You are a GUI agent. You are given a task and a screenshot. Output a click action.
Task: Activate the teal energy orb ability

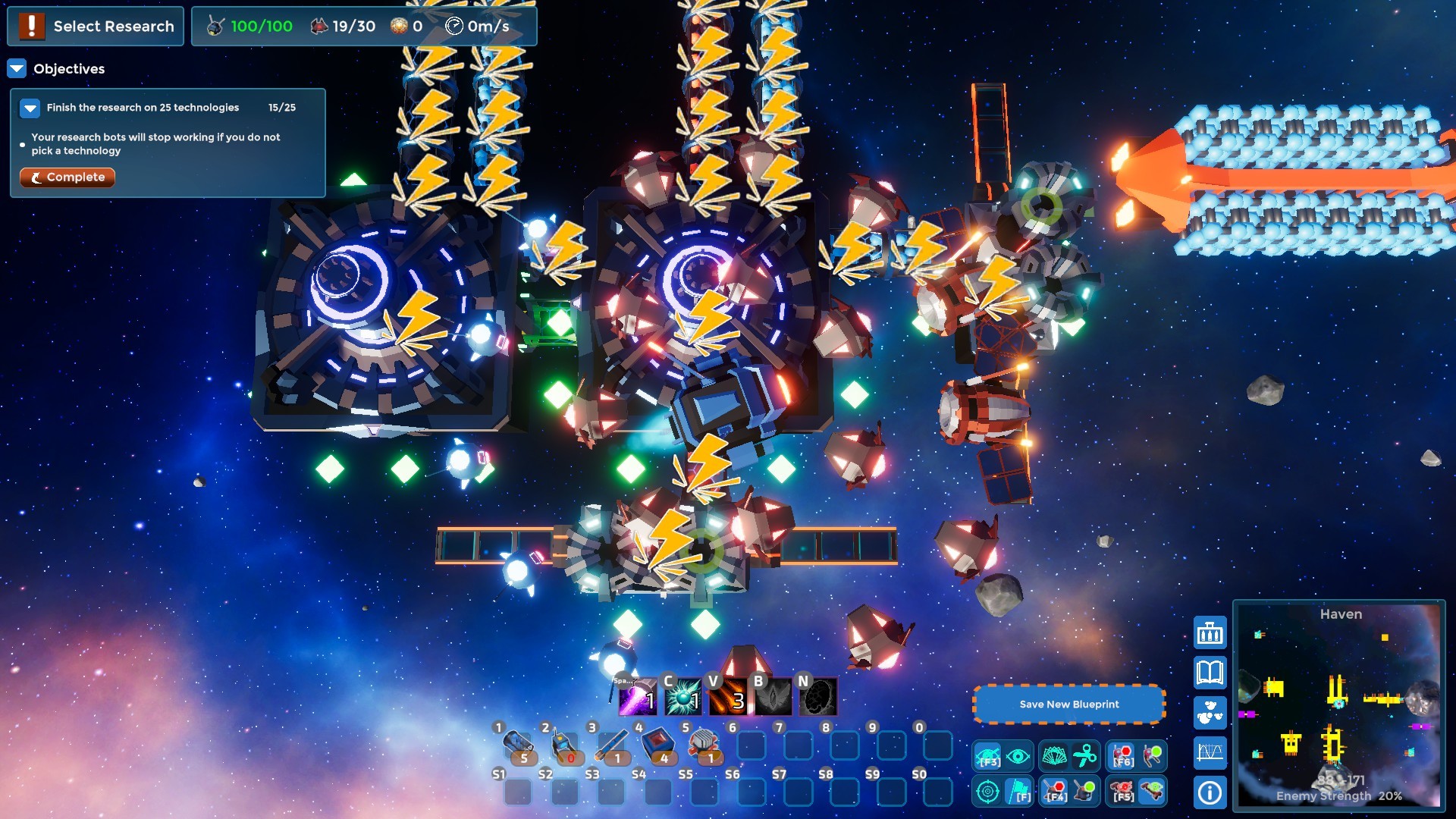pyautogui.click(x=682, y=698)
